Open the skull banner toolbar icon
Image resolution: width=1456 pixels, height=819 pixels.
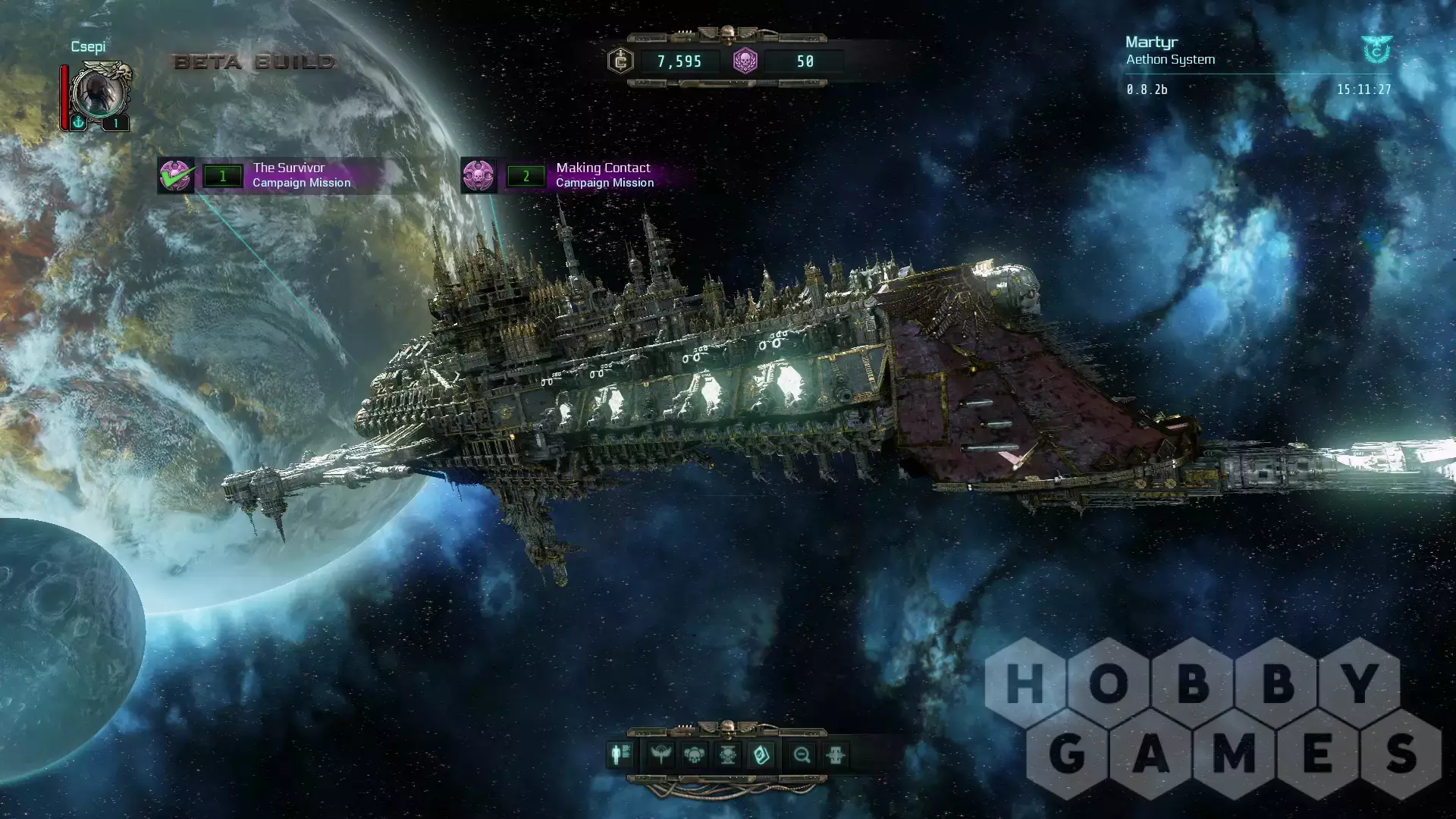727,755
